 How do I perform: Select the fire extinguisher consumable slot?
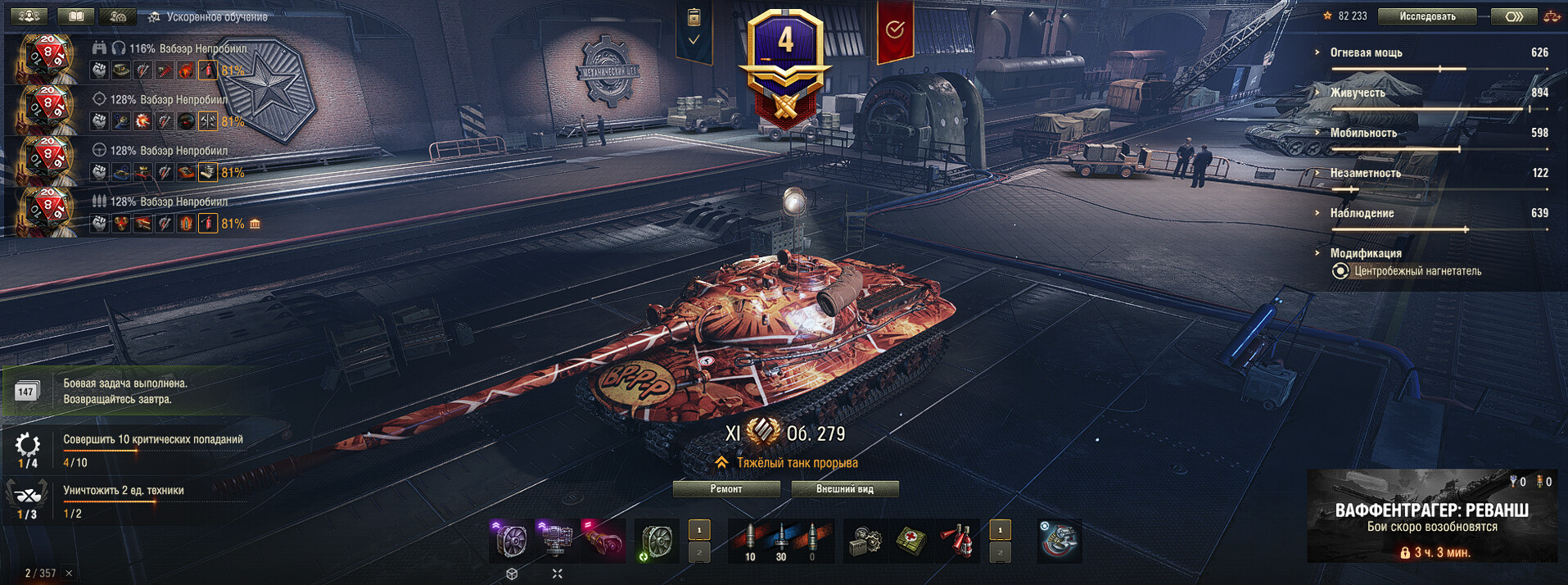click(x=957, y=541)
